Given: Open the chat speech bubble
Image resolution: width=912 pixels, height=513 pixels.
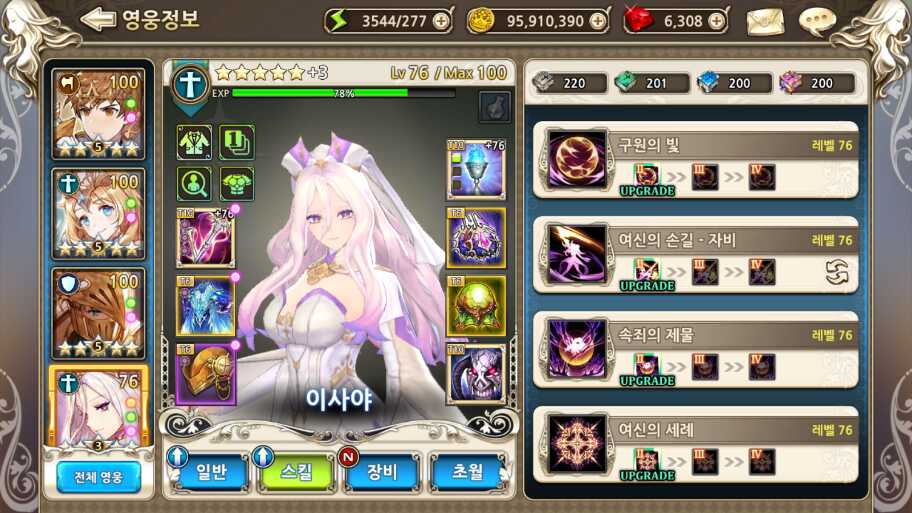Looking at the screenshot, I should point(818,20).
